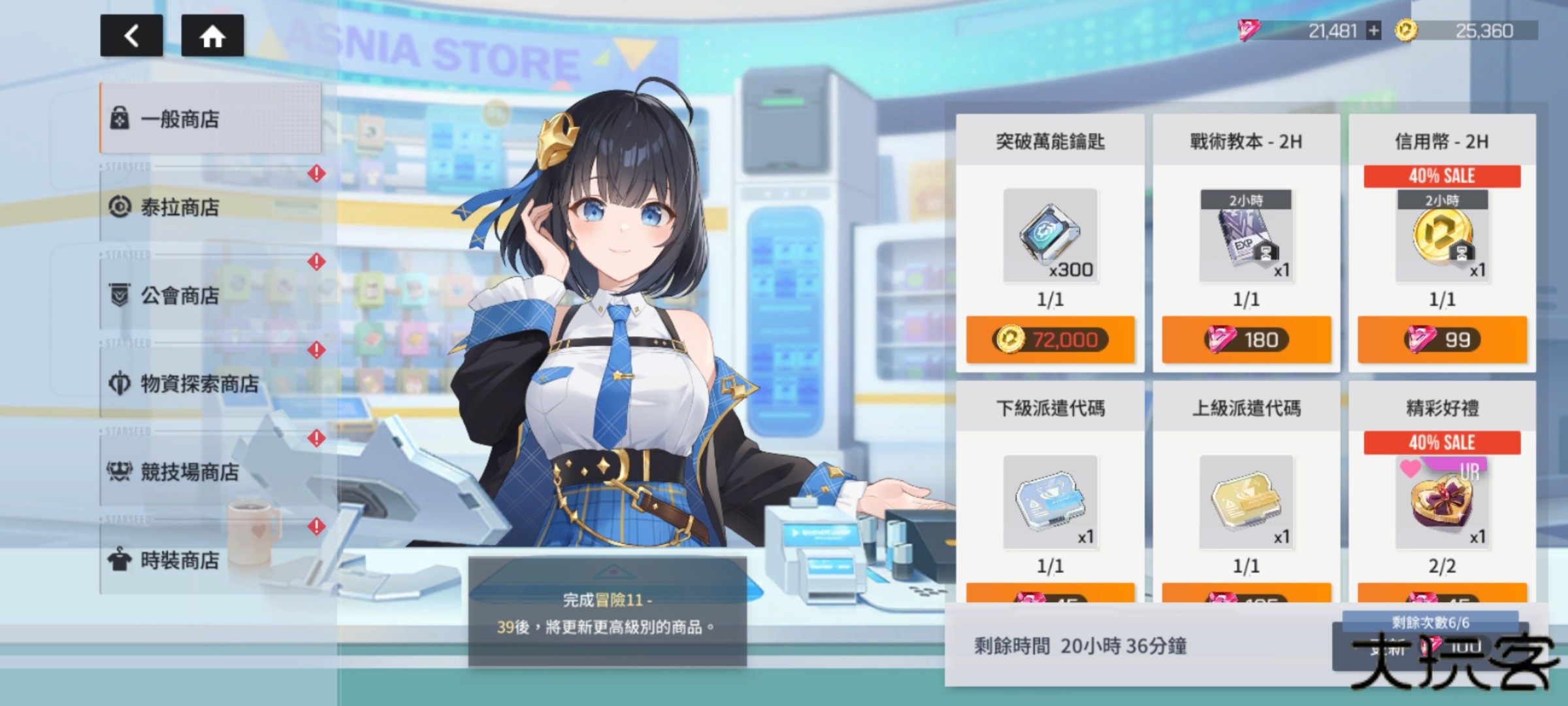
Task: Buy 戰術教本 for 180 gems
Action: (1247, 340)
